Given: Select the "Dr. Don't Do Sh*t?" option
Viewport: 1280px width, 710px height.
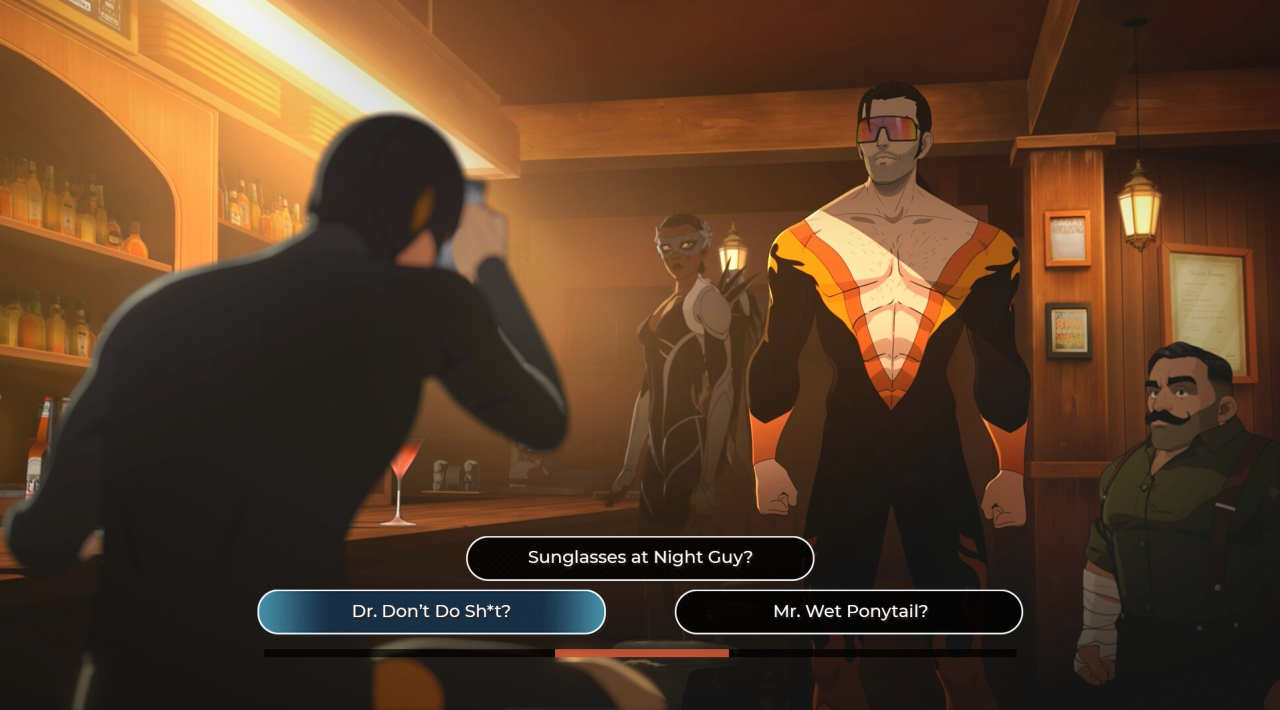Looking at the screenshot, I should (x=431, y=611).
